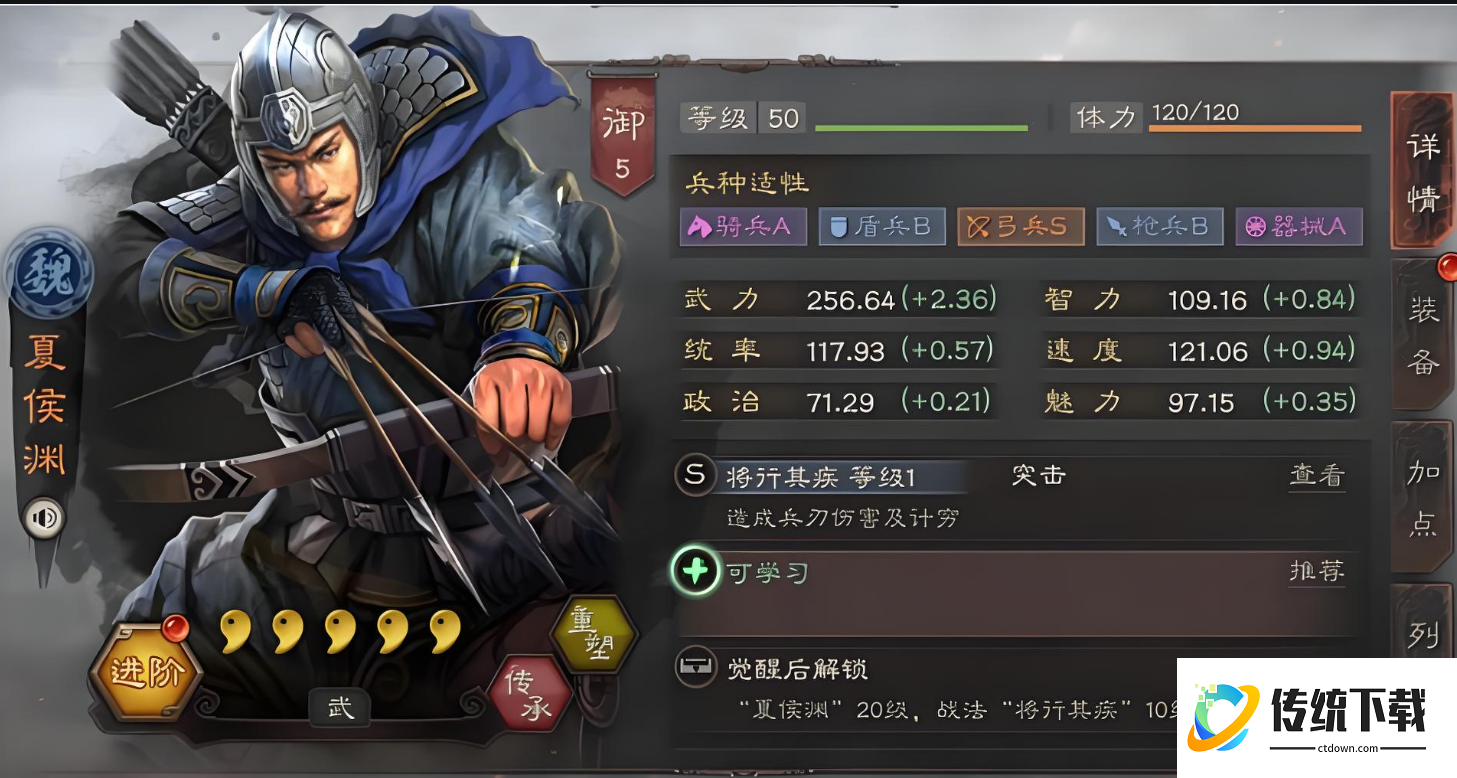
Task: Mute the character voice speaker icon
Action: point(45,516)
